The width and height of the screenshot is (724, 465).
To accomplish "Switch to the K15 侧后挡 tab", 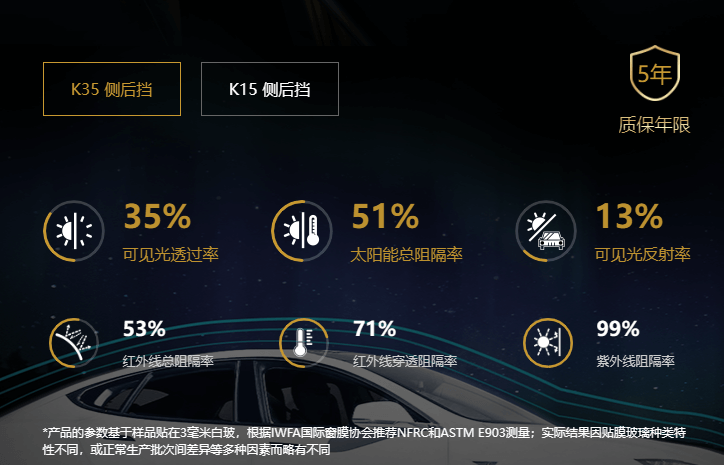I will 270,89.
